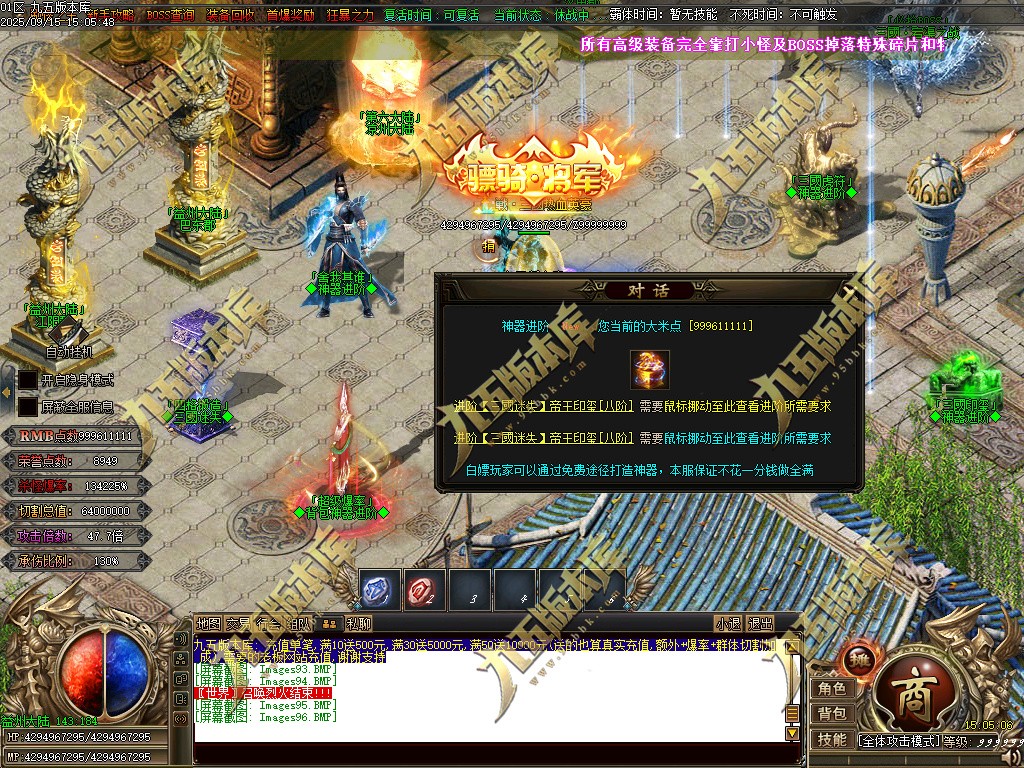The width and height of the screenshot is (1024, 768).
Task: Click the glowing item icon in the dialog
Action: [650, 369]
